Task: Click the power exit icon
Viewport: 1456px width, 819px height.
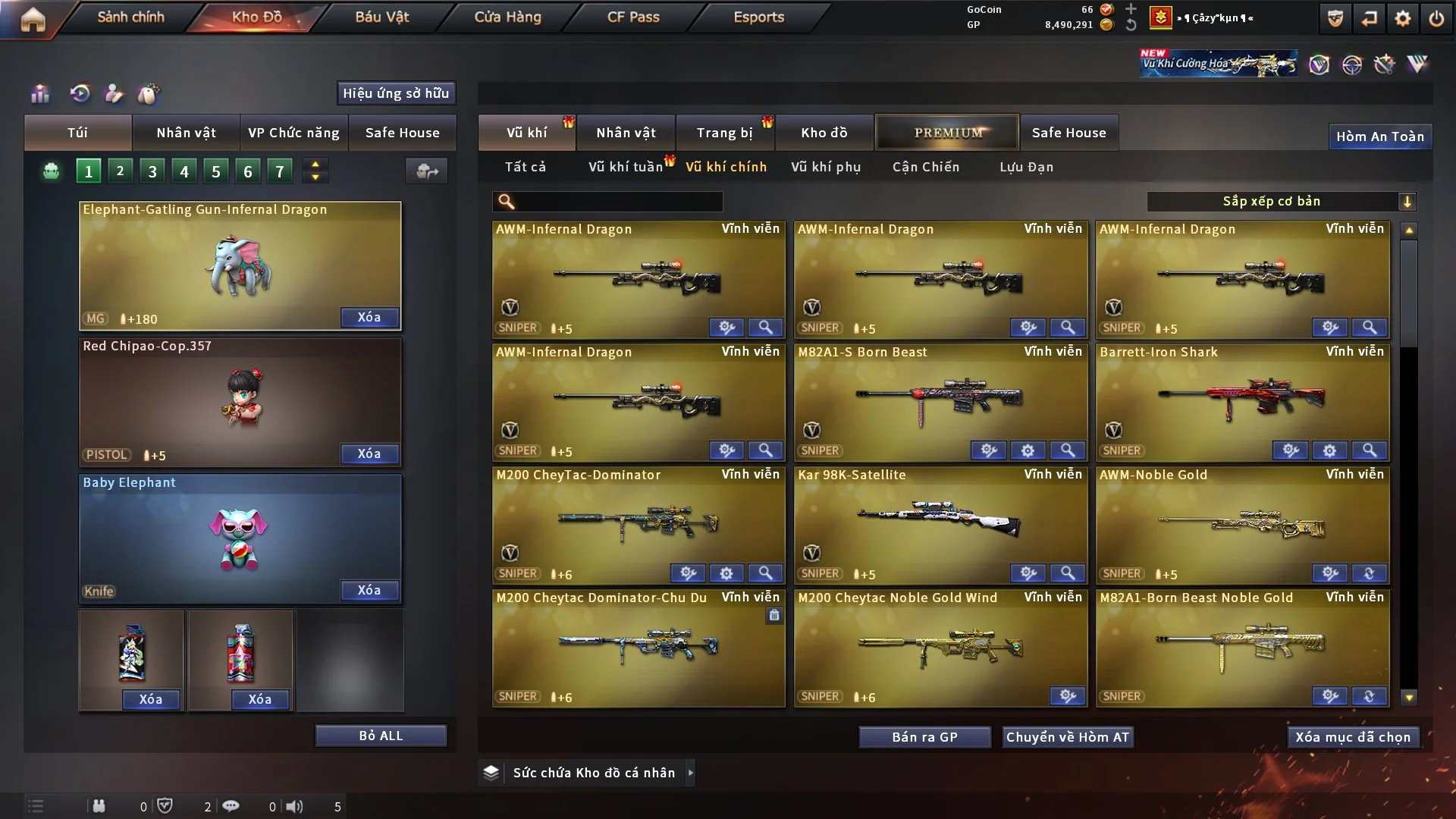Action: (x=1436, y=18)
